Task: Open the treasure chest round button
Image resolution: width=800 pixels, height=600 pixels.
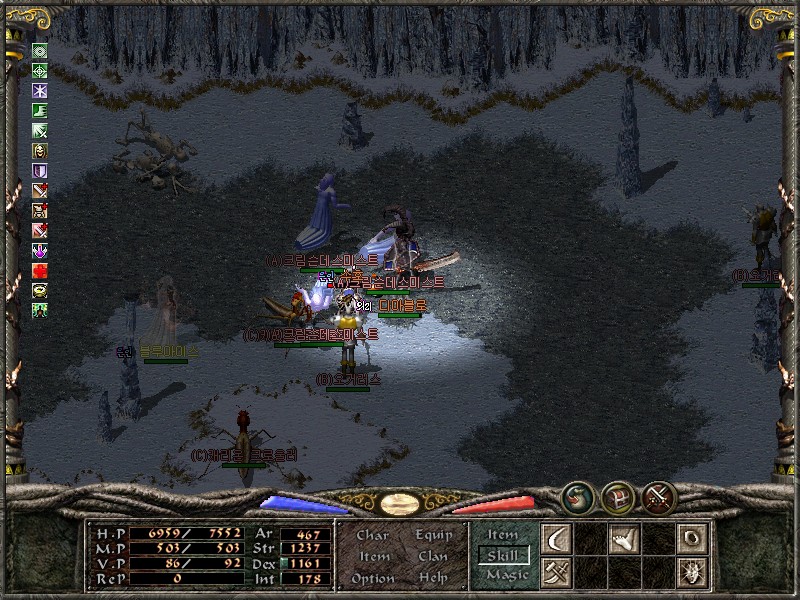Action: coord(616,495)
